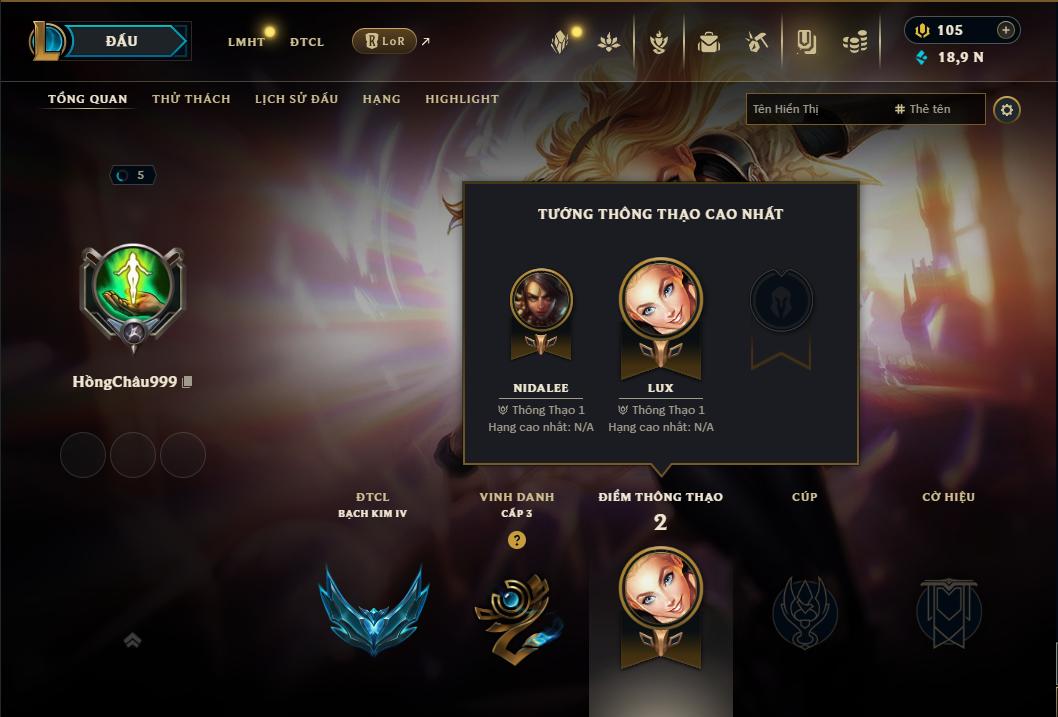Copy the HồngChâu999 summoner name
The height and width of the screenshot is (717, 1058).
coord(187,382)
